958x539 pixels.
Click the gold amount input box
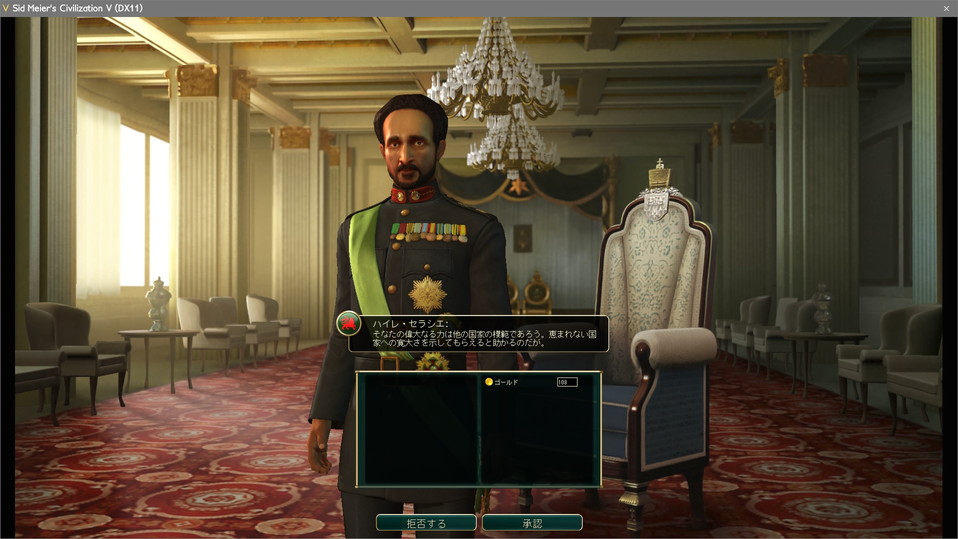point(567,382)
